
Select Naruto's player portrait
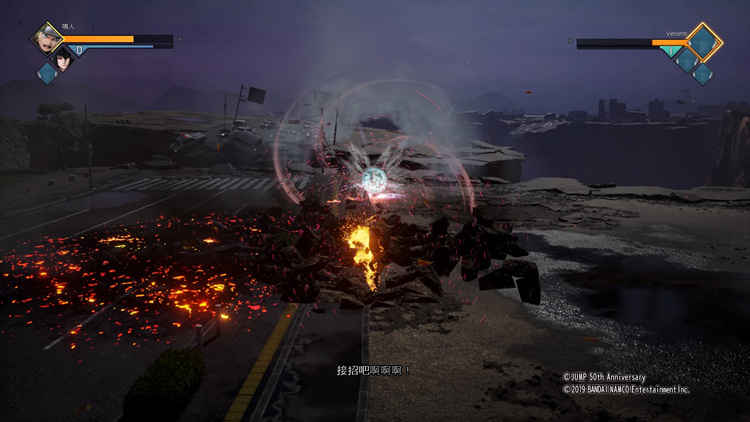[x=46, y=38]
